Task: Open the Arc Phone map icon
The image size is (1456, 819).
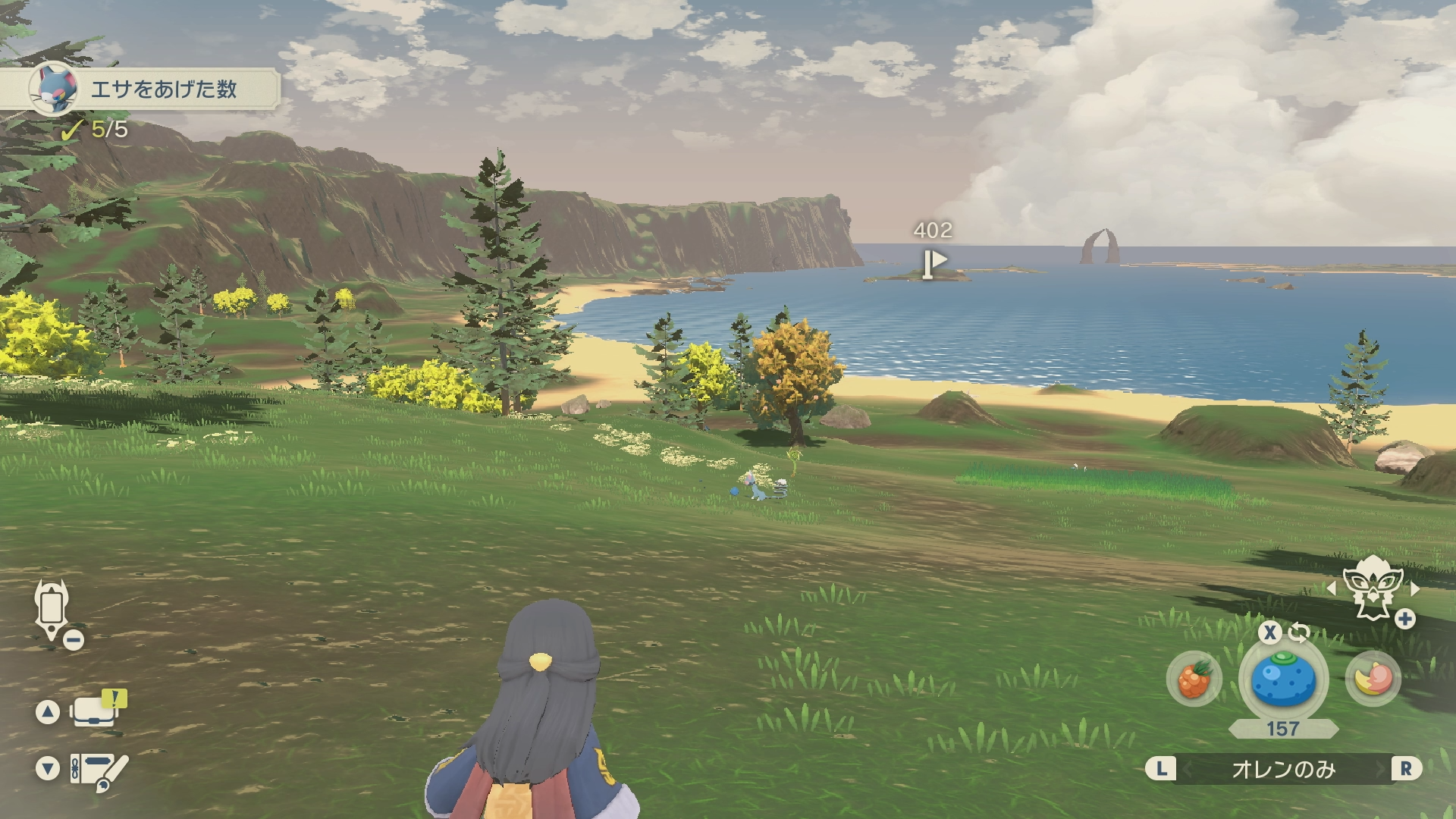Action: 52,609
